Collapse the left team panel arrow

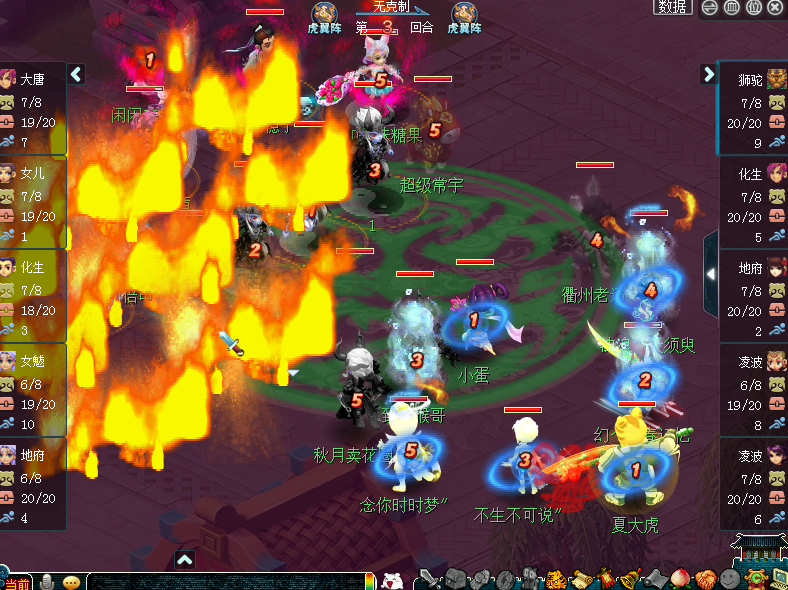point(76,74)
